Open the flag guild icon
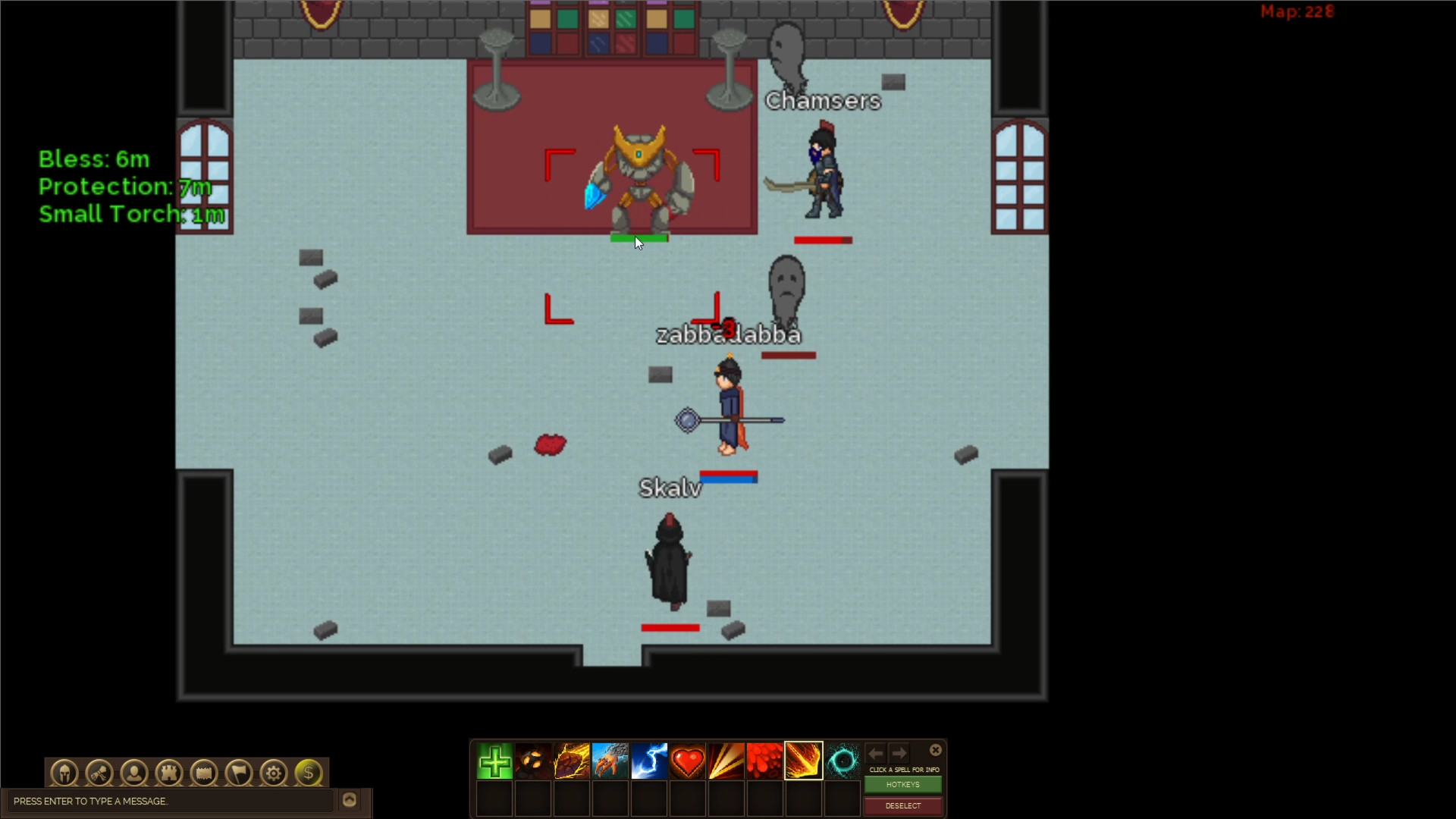Viewport: 1456px width, 819px height. pyautogui.click(x=237, y=773)
